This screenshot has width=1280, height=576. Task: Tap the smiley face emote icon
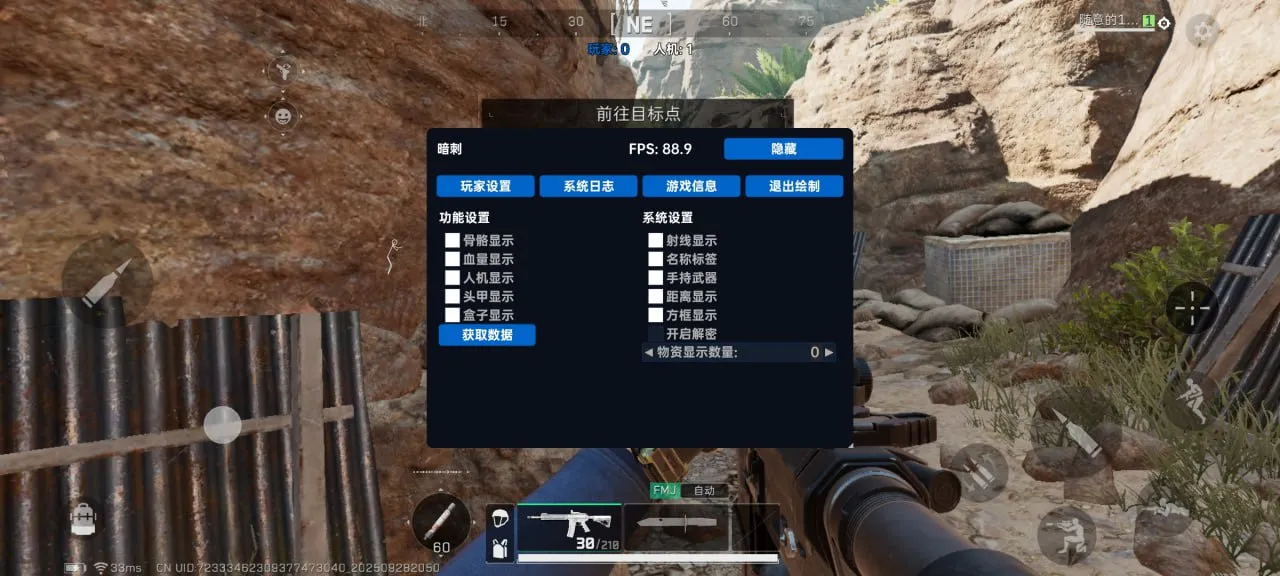[283, 116]
